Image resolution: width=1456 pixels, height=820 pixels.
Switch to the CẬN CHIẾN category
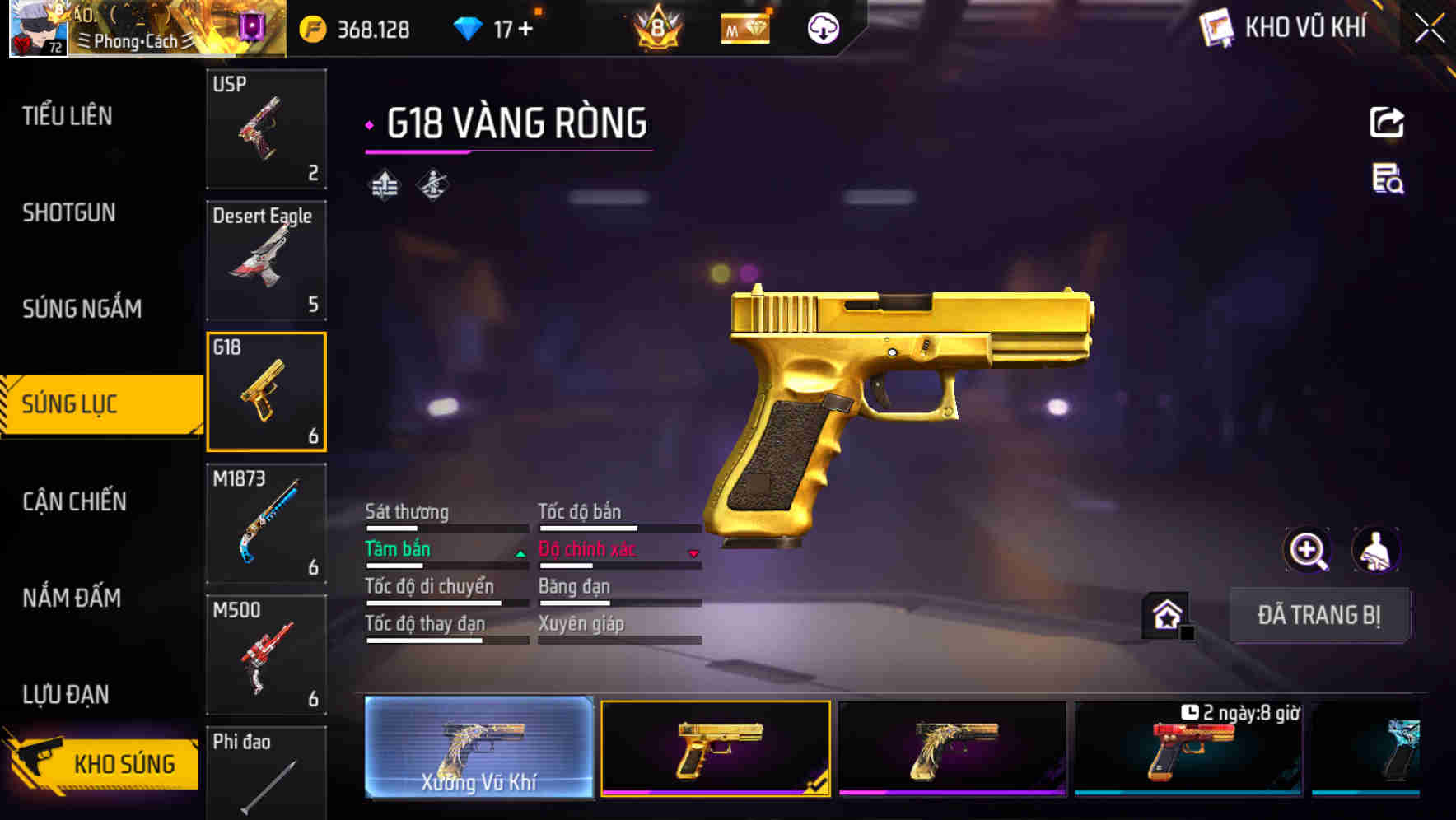(72, 501)
